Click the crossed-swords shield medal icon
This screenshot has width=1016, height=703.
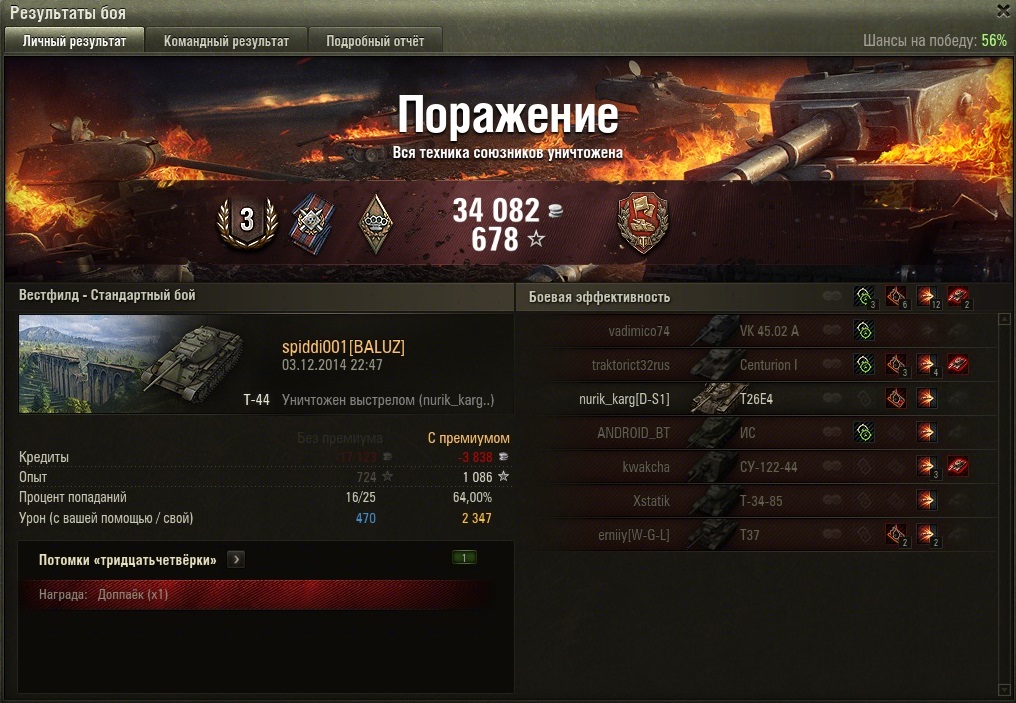tap(312, 222)
